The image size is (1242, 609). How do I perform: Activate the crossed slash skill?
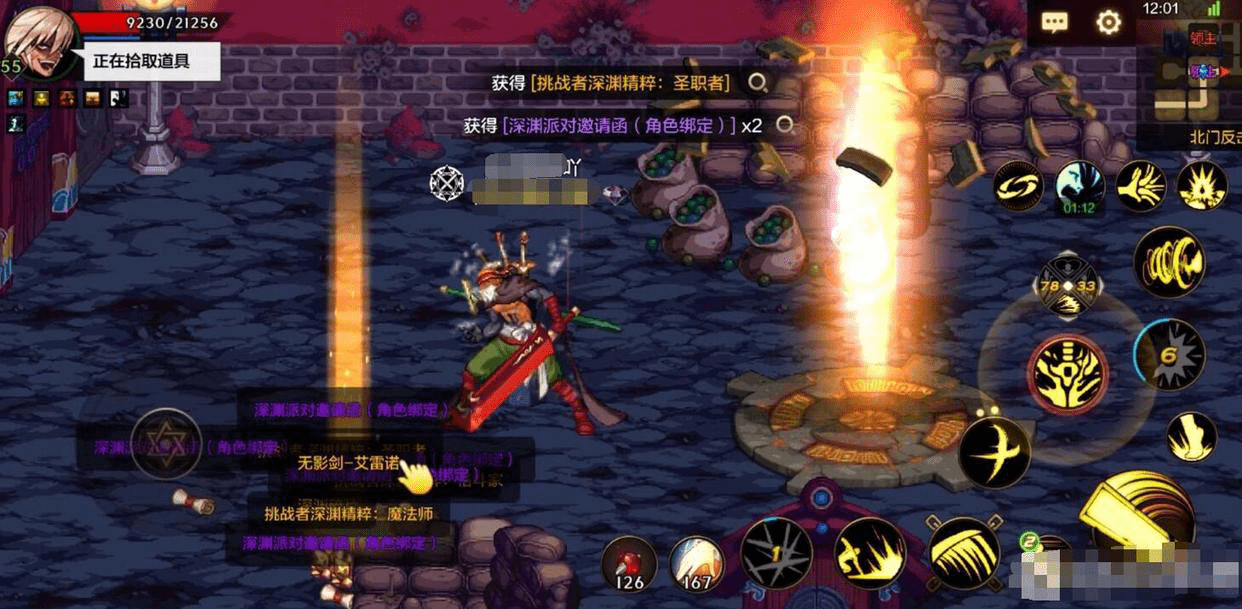click(x=994, y=452)
